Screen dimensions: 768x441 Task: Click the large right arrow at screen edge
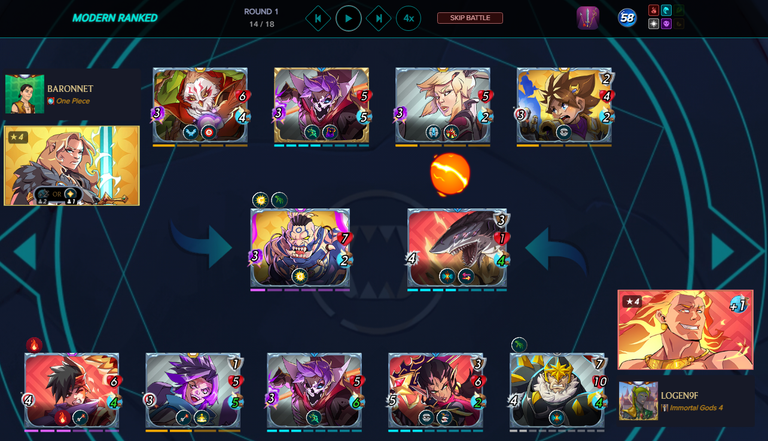pyautogui.click(x=724, y=250)
